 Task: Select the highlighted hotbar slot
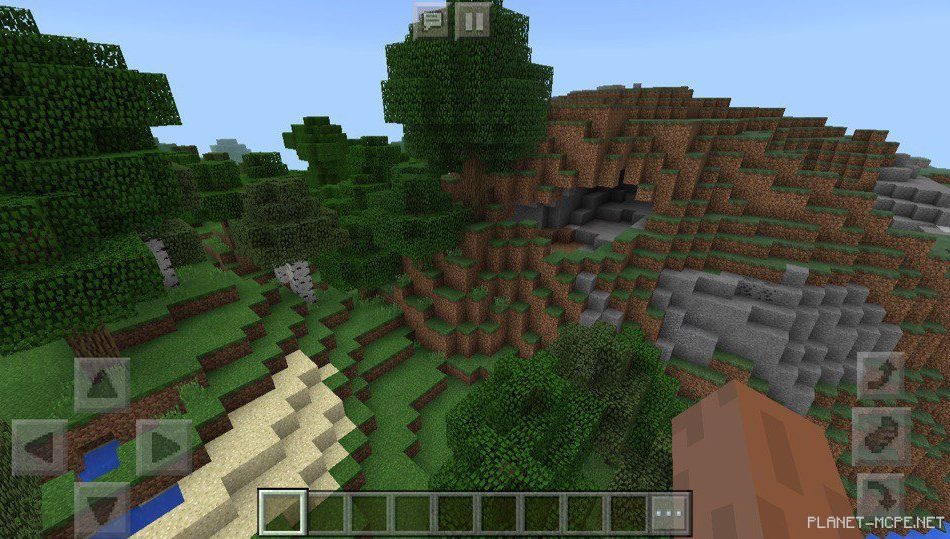[281, 513]
